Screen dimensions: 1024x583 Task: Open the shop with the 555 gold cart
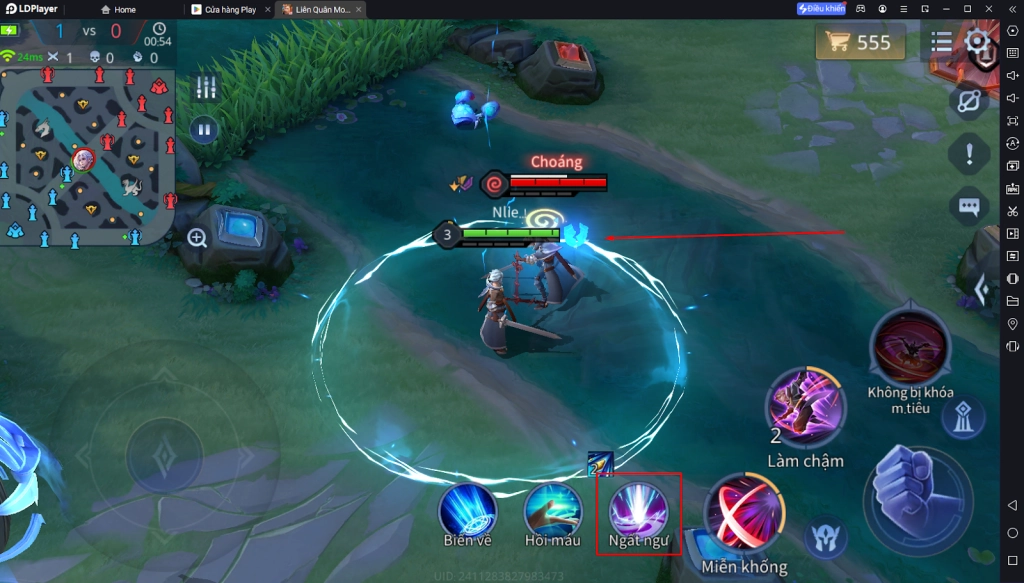click(x=859, y=42)
